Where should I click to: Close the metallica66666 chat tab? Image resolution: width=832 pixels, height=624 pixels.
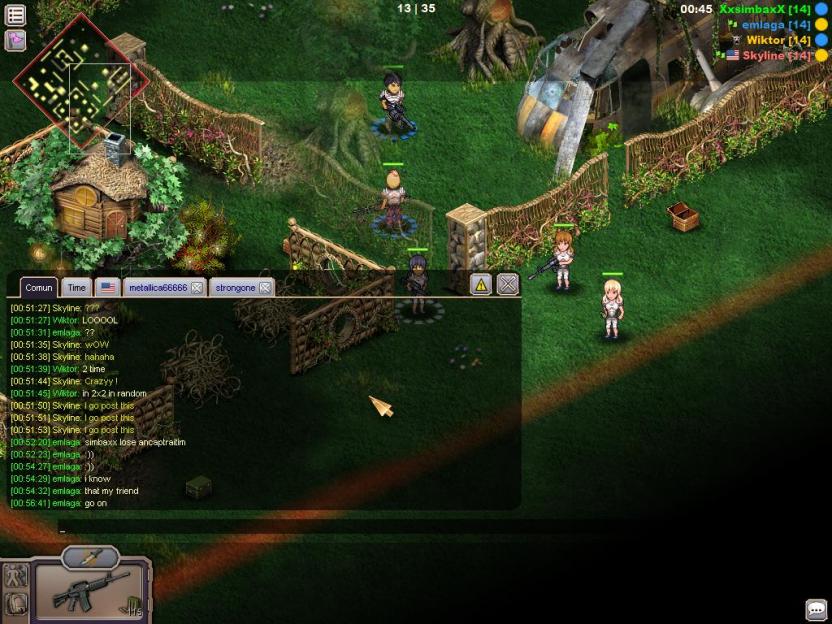tap(197, 287)
